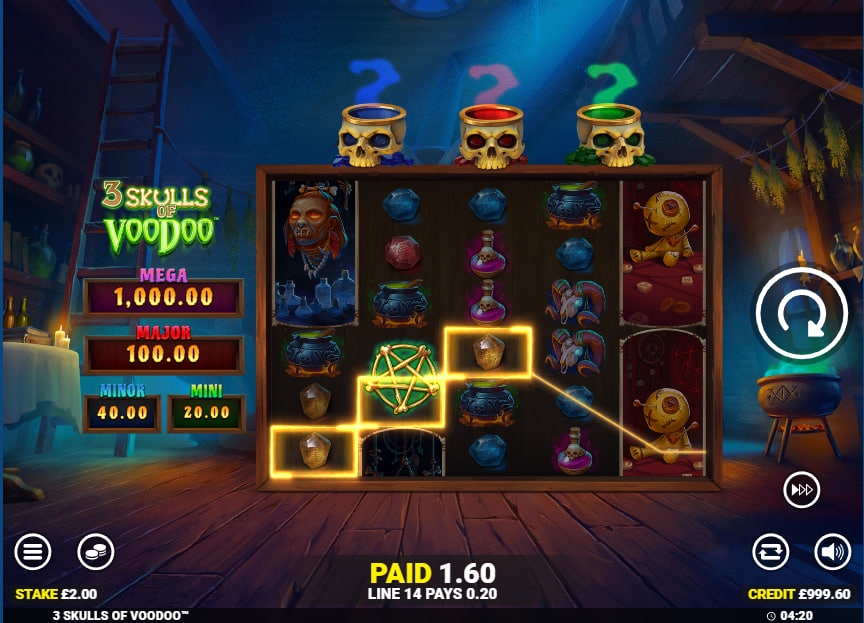Toggle the sound speaker button
Image resolution: width=864 pixels, height=623 pixels.
pyautogui.click(x=832, y=551)
